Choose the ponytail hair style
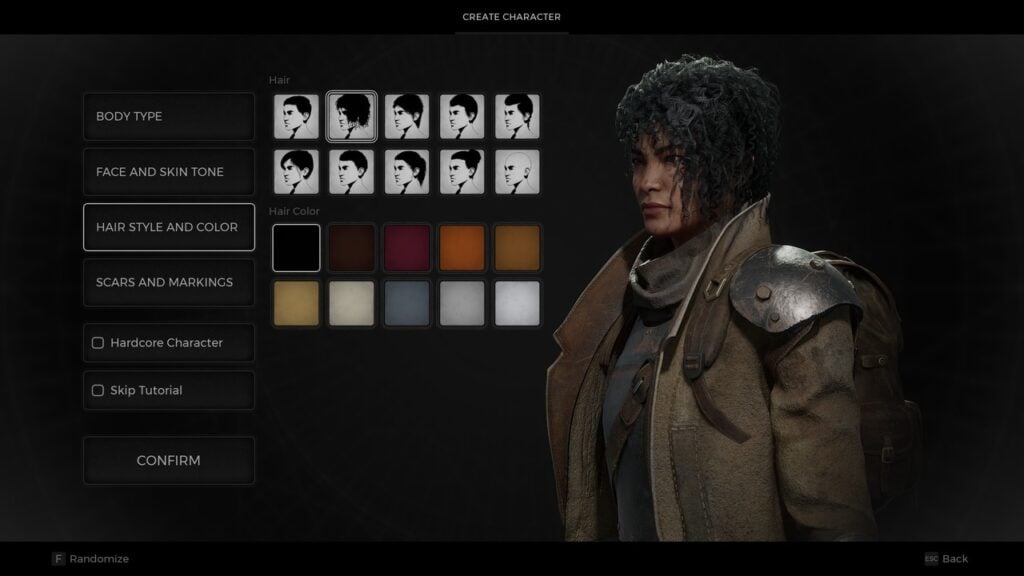The width and height of the screenshot is (1024, 576). 407,172
